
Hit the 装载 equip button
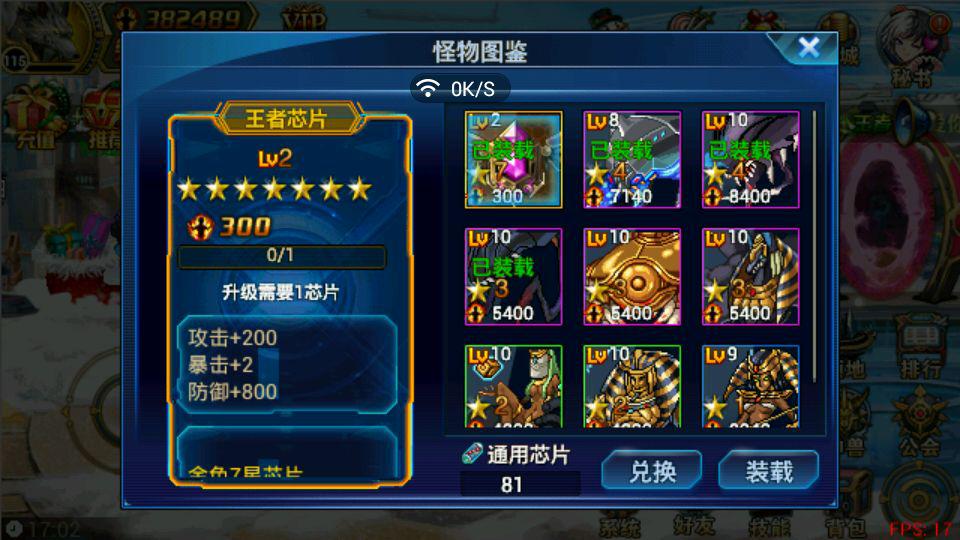pos(768,471)
